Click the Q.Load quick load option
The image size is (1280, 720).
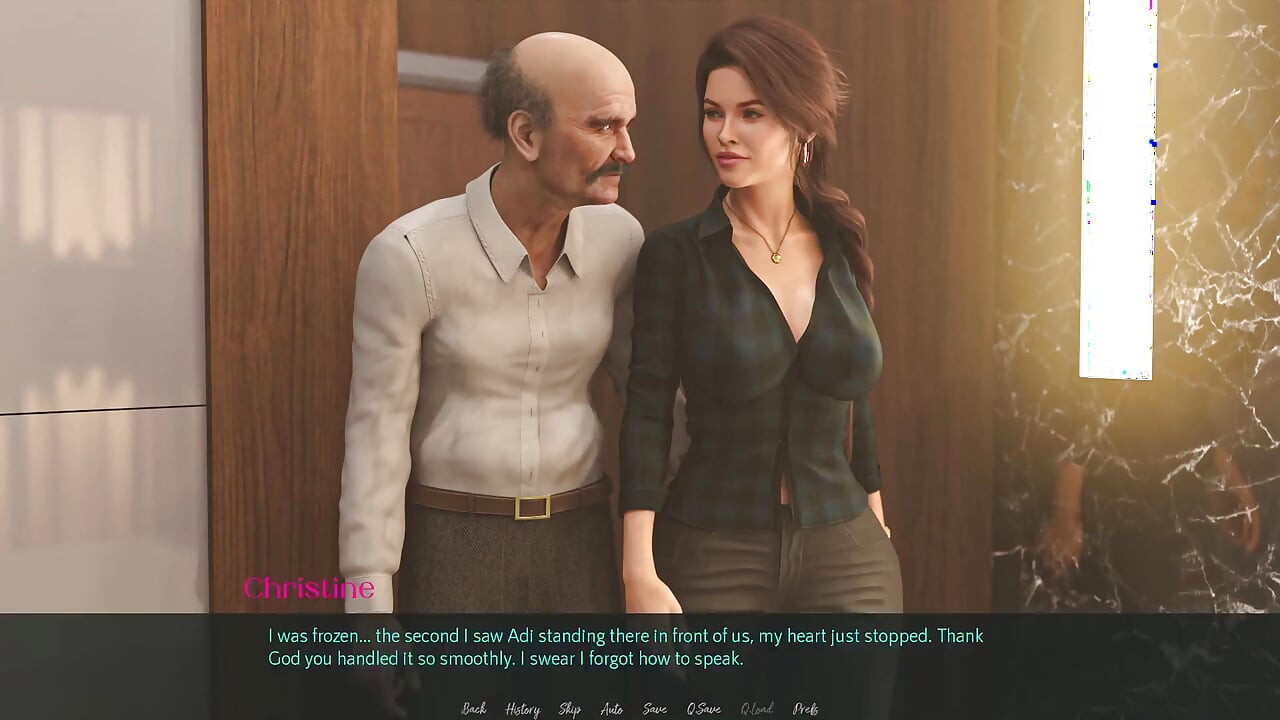click(x=755, y=708)
